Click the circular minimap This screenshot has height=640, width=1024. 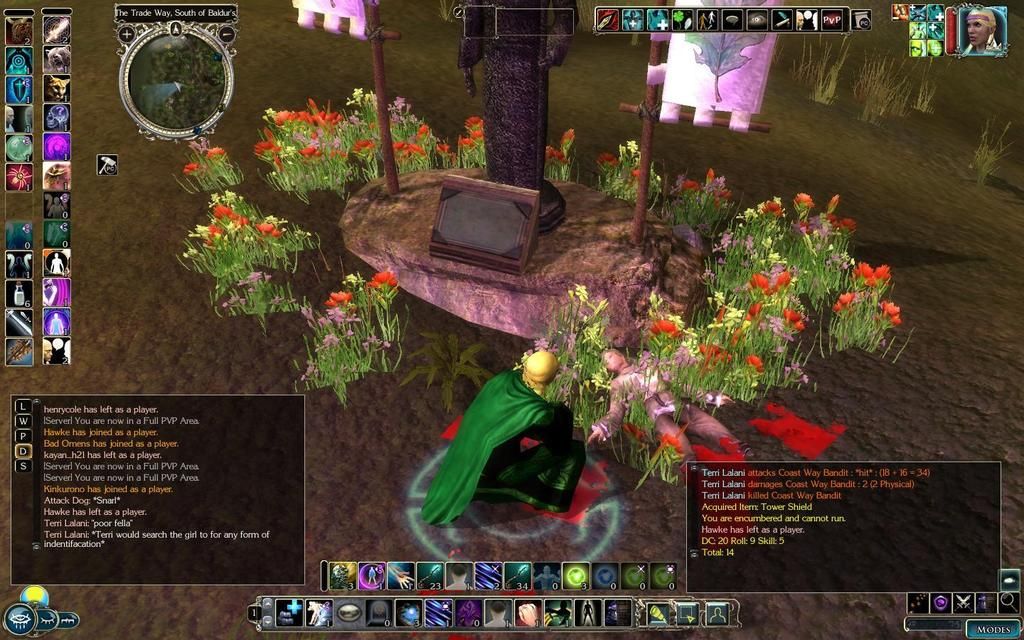(176, 81)
